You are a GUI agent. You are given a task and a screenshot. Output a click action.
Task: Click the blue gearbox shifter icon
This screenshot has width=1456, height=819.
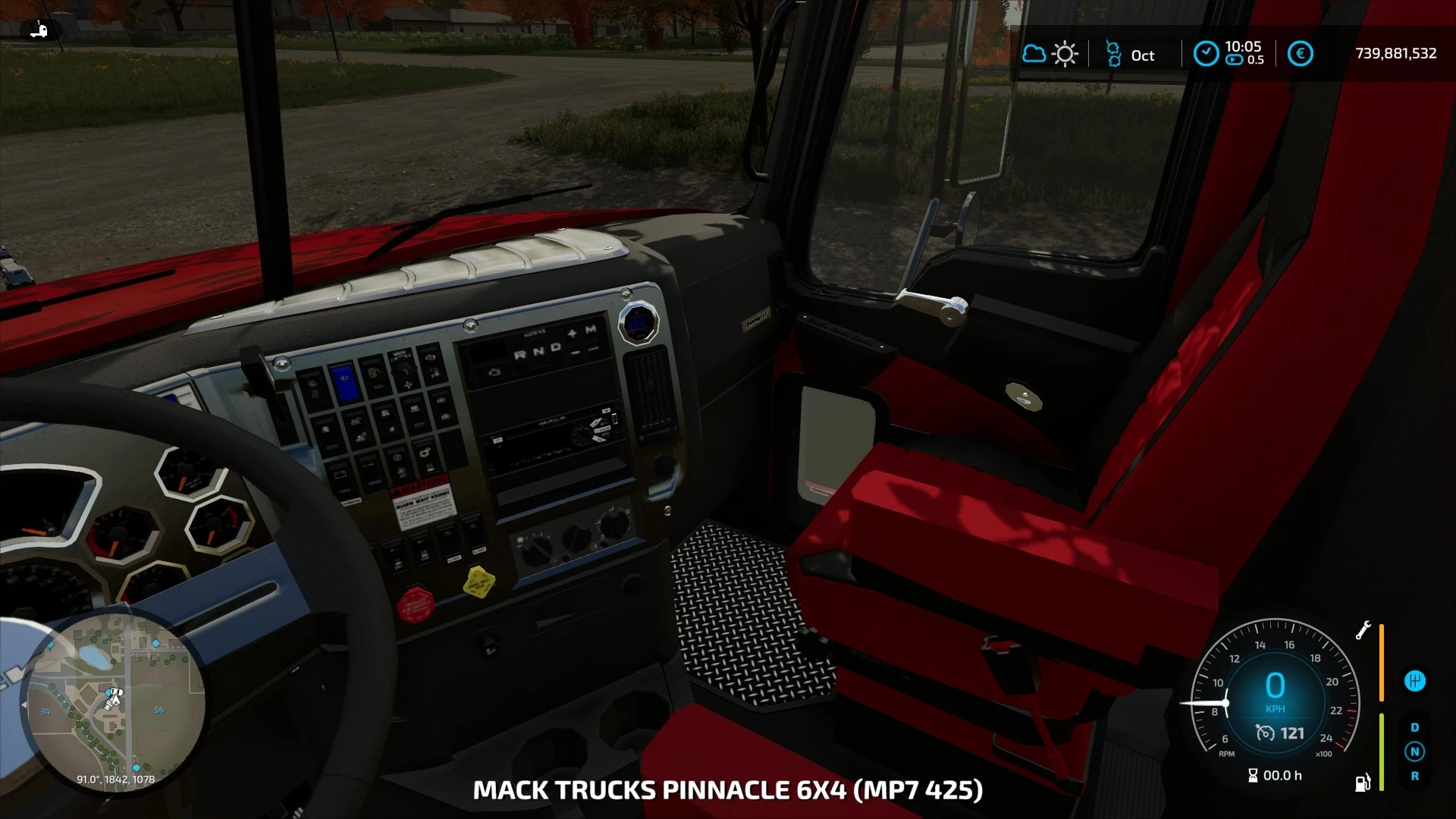pos(1414,681)
